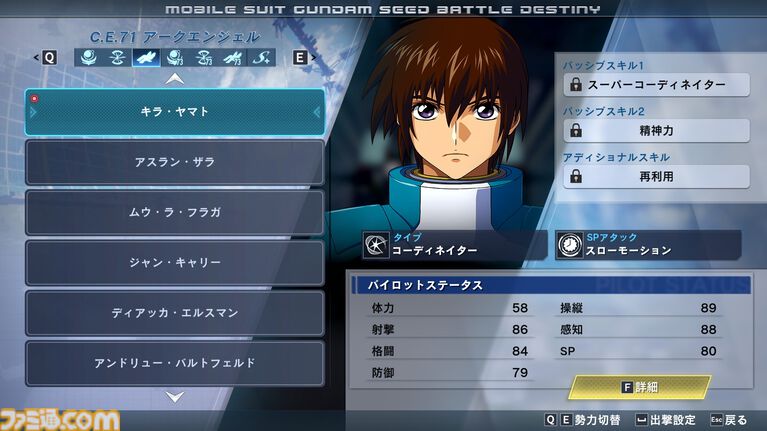767x431 pixels.
Task: Select the locked 再利用 additional skill
Action: [656, 176]
